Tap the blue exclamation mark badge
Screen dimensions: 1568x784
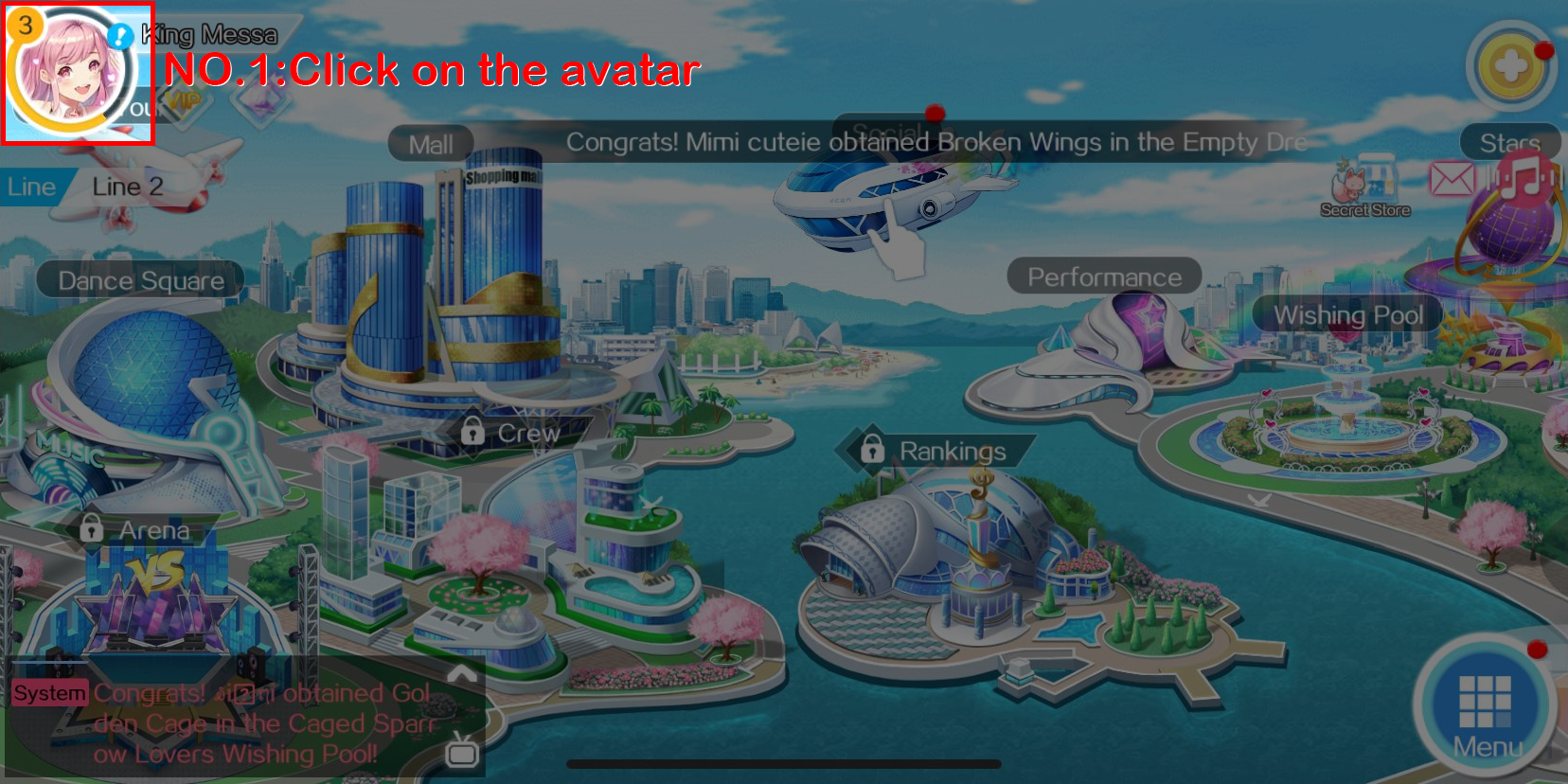pos(120,36)
